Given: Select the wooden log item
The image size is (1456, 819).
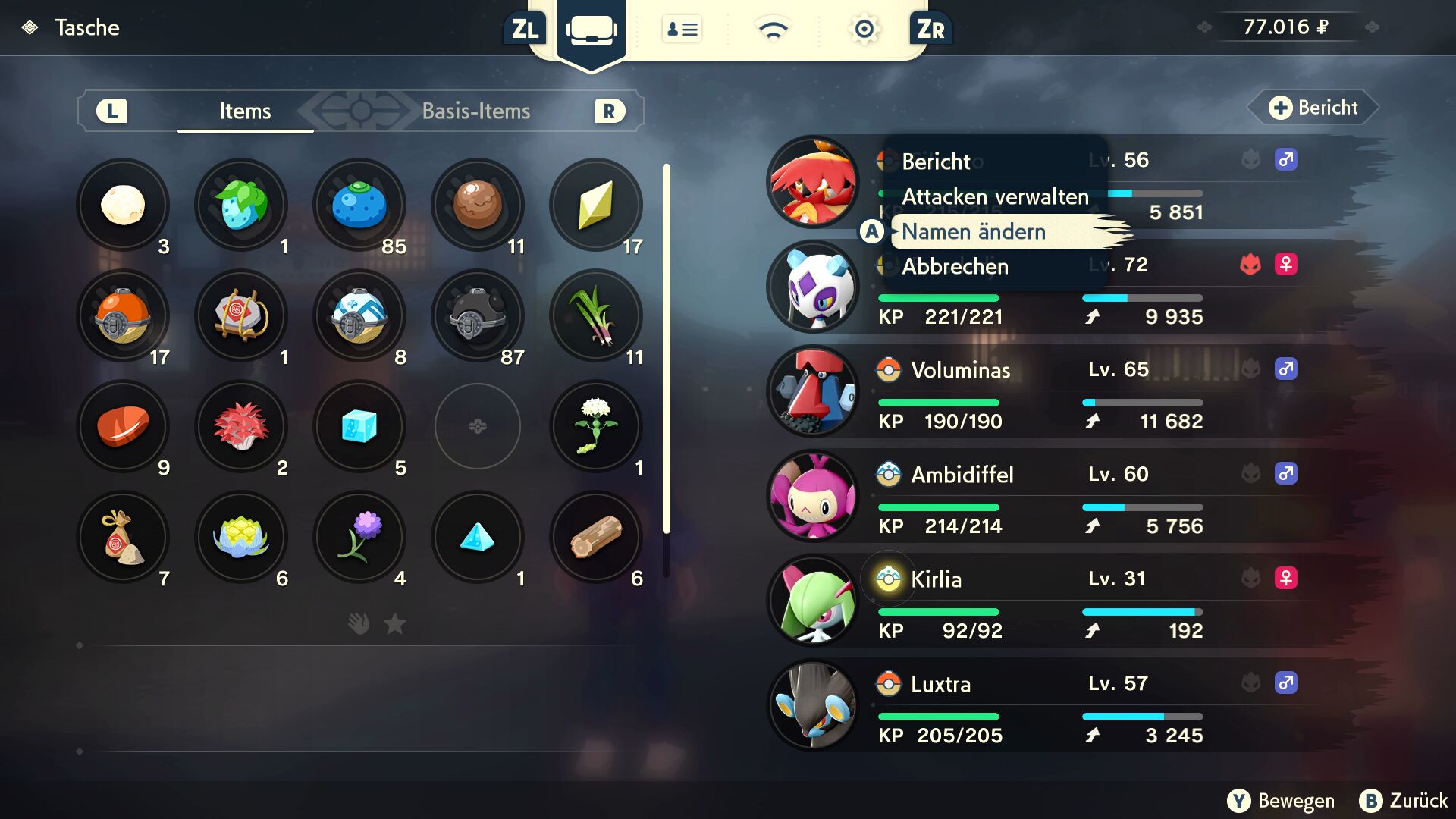Looking at the screenshot, I should 596,537.
